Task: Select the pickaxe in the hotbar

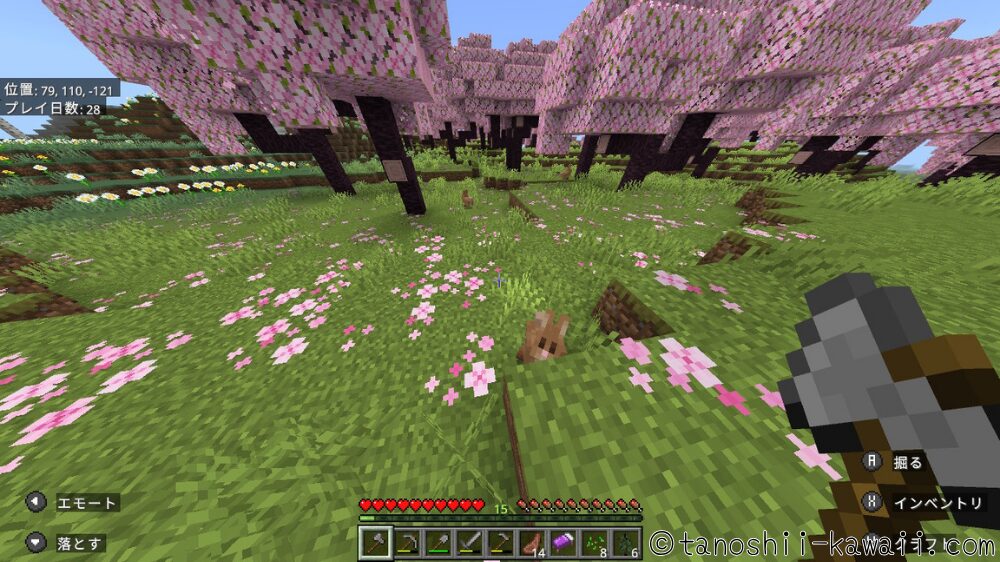Action: point(407,543)
